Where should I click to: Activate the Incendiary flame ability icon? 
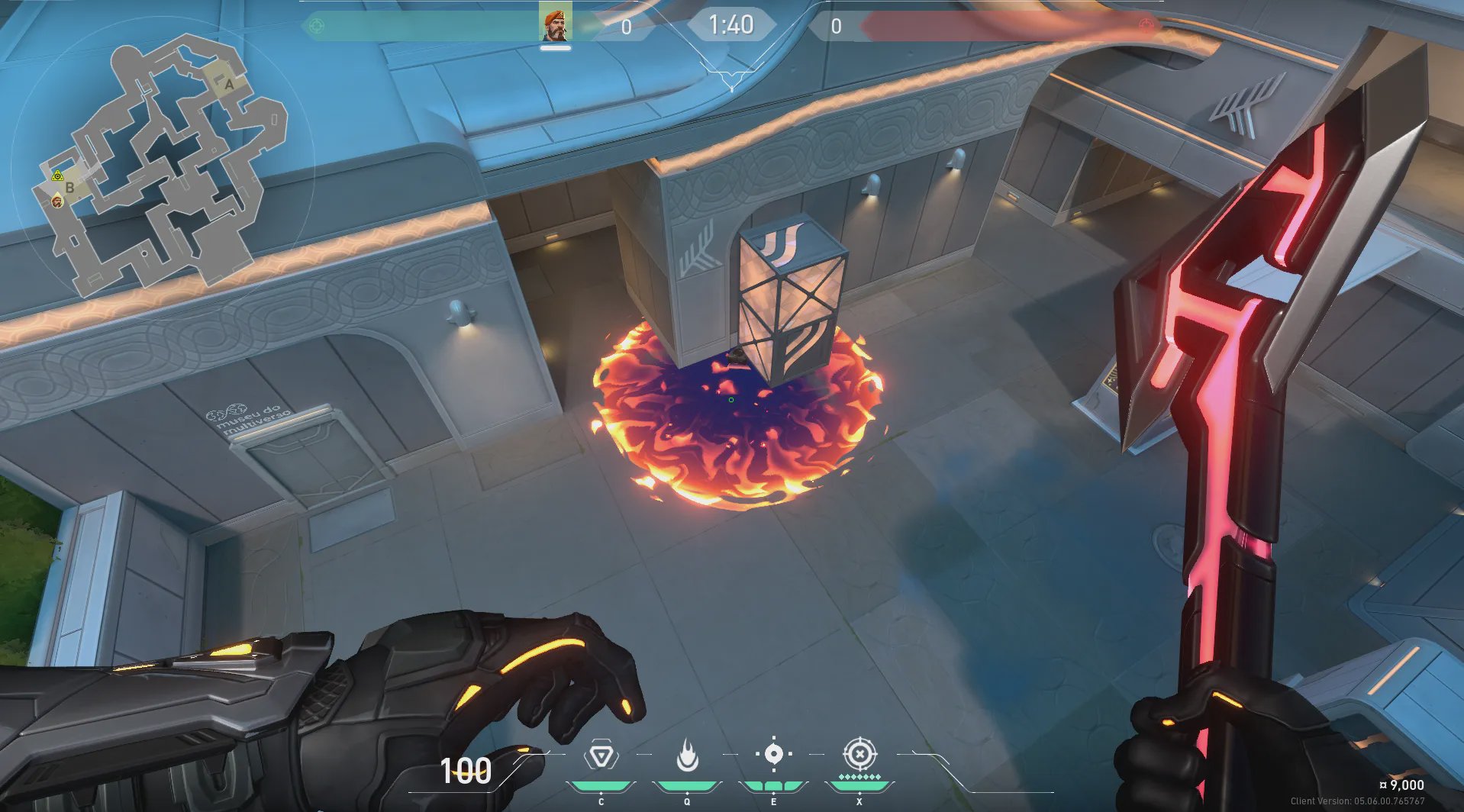pos(688,756)
